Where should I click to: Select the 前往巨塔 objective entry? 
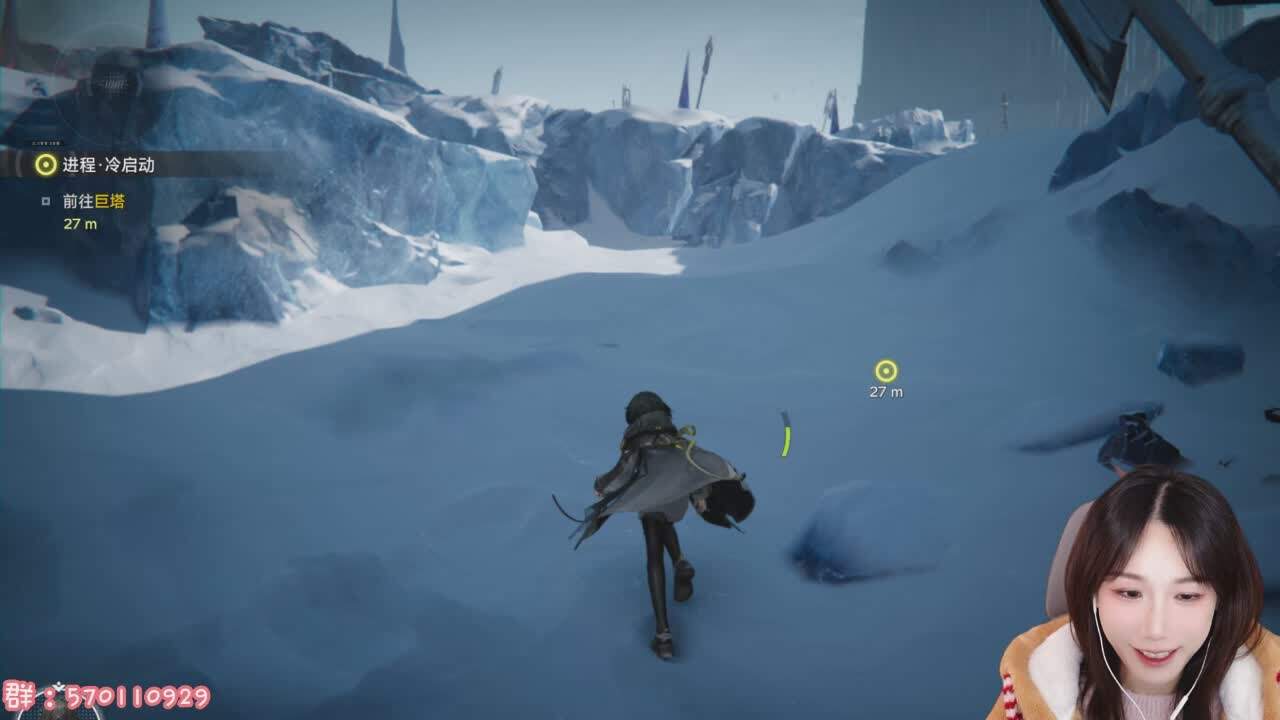tap(94, 201)
